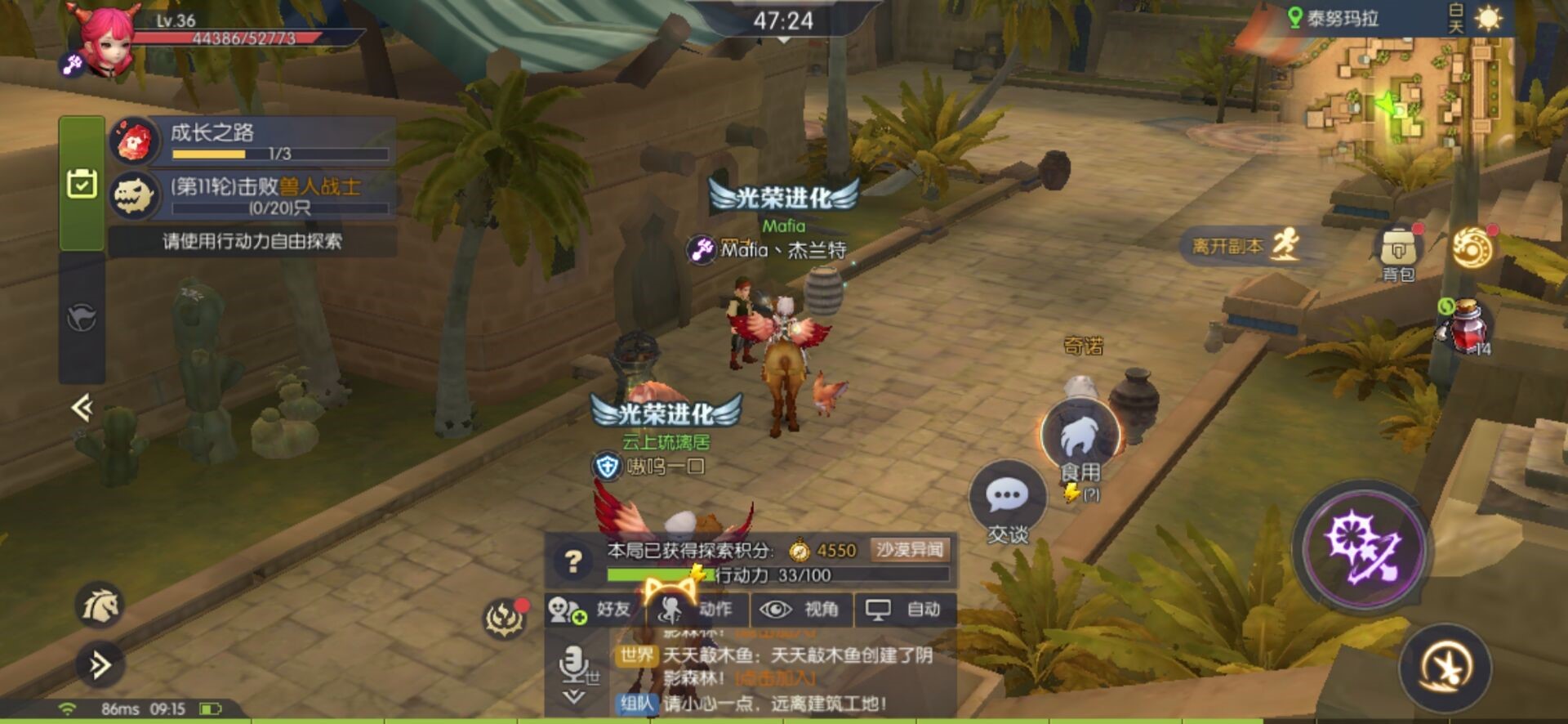Switch camera with 视角 button

801,610
